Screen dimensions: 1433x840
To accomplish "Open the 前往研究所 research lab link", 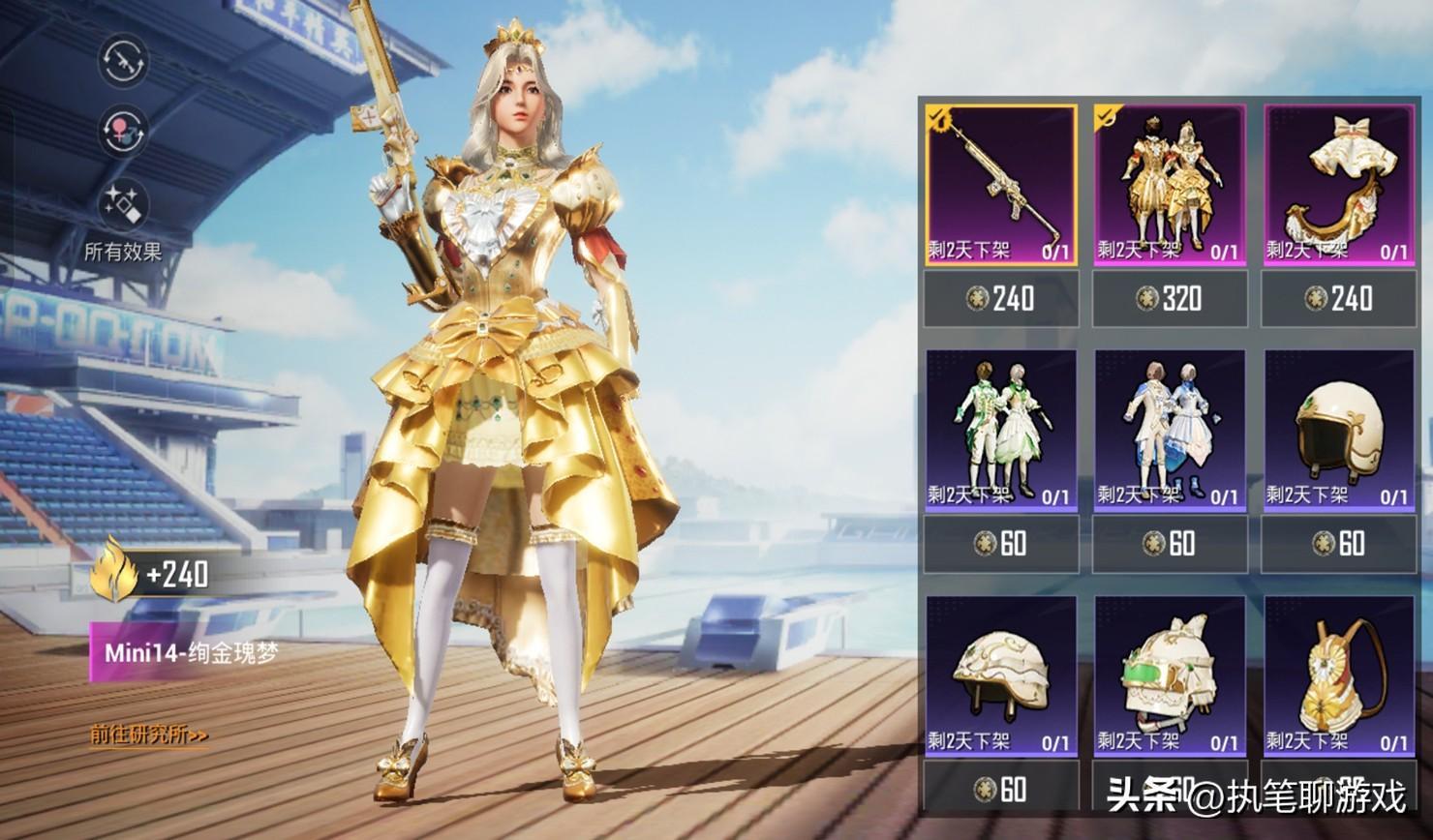I will 149,735.
